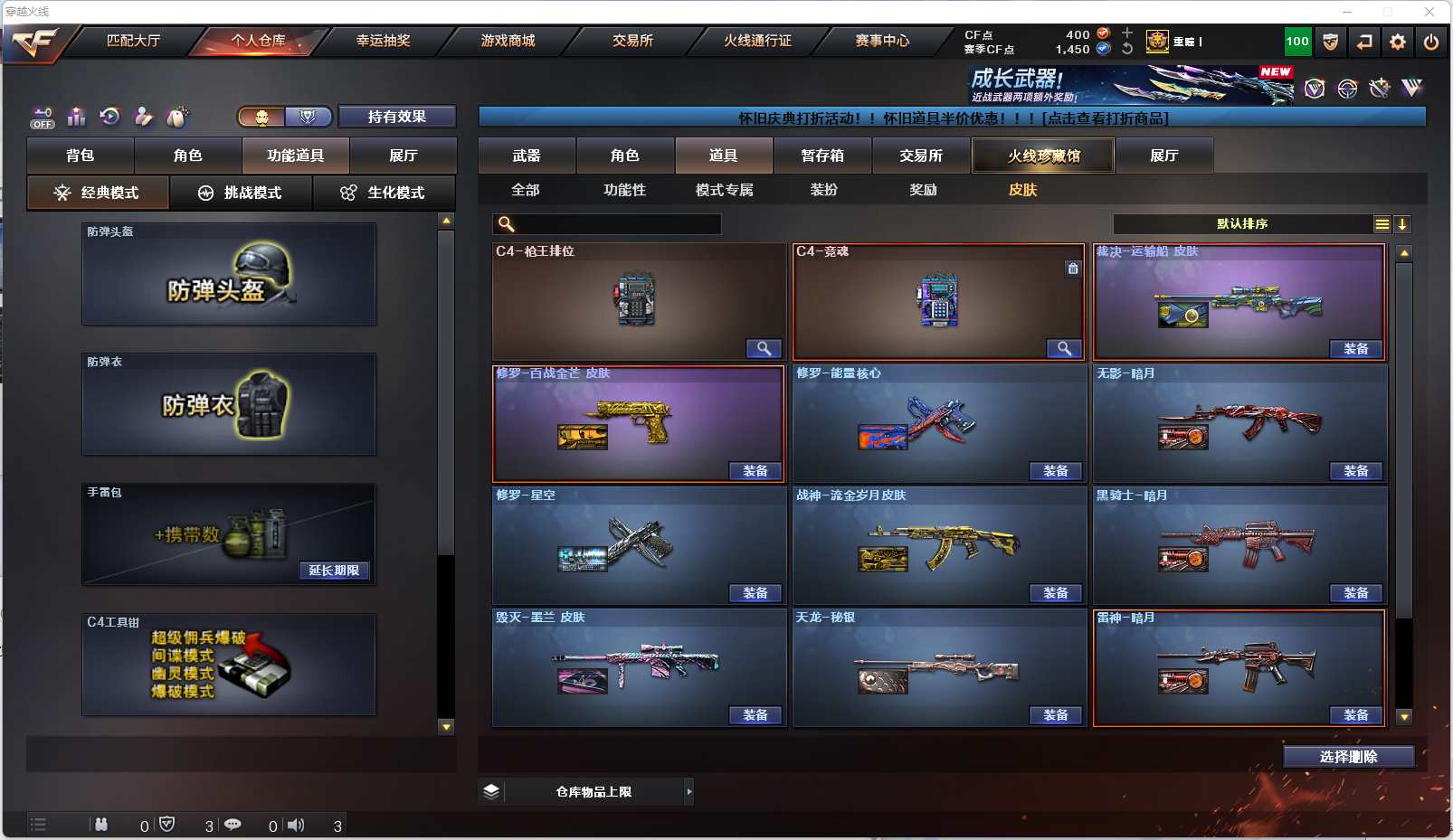This screenshot has height=840, width=1453.
Task: Select the 背包 backpack tab
Action: [x=81, y=156]
